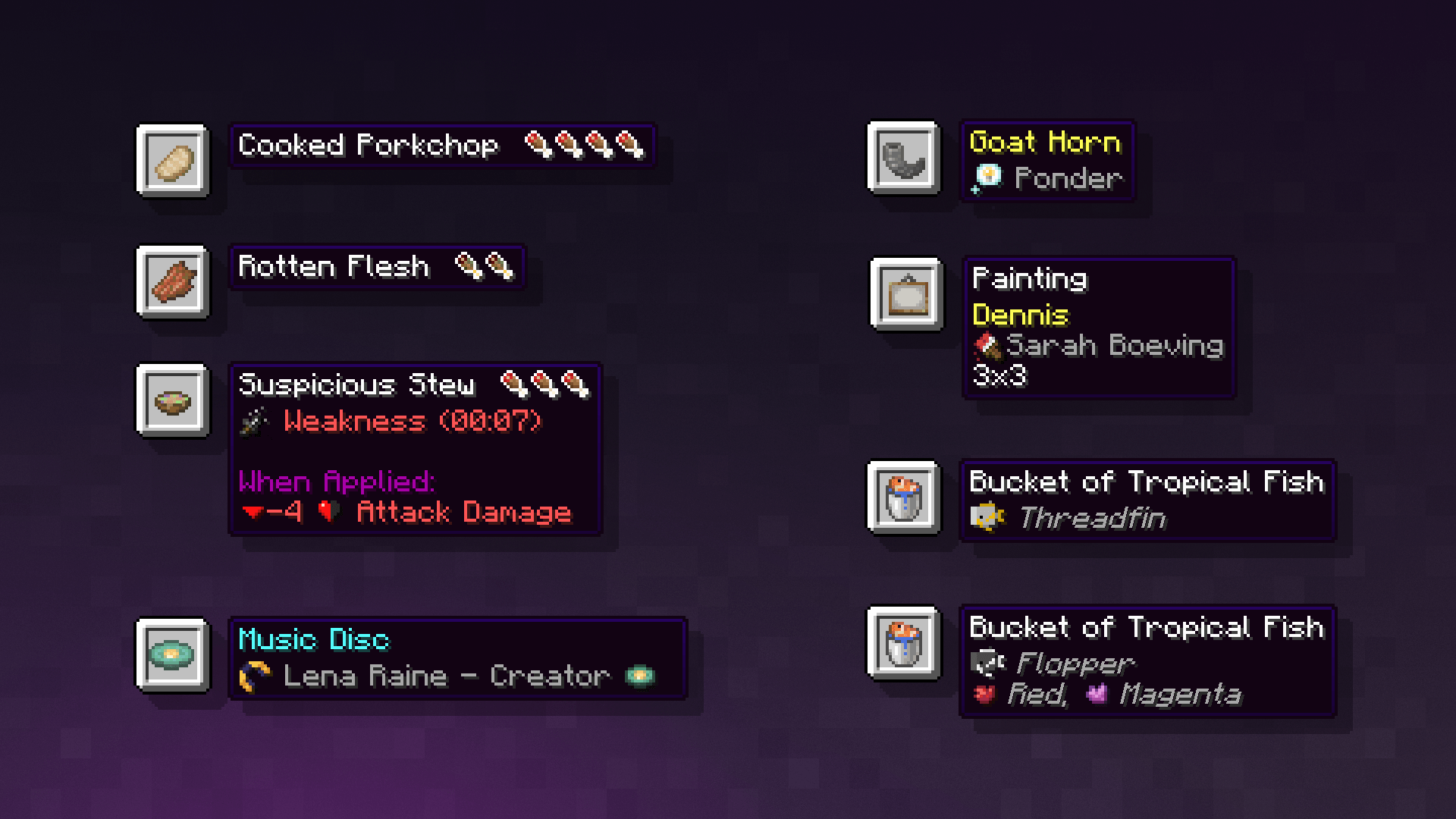The width and height of the screenshot is (1456, 819).
Task: Click the note icon next to Lena Raine
Action: click(253, 675)
